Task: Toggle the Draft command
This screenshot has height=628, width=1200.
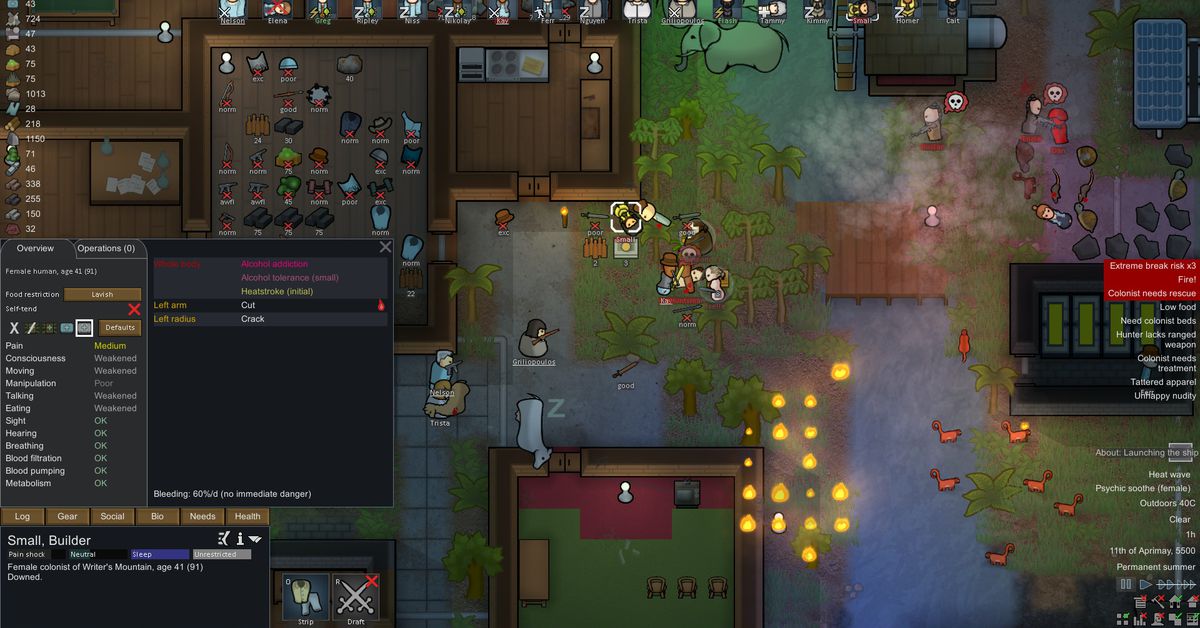Action: (355, 599)
